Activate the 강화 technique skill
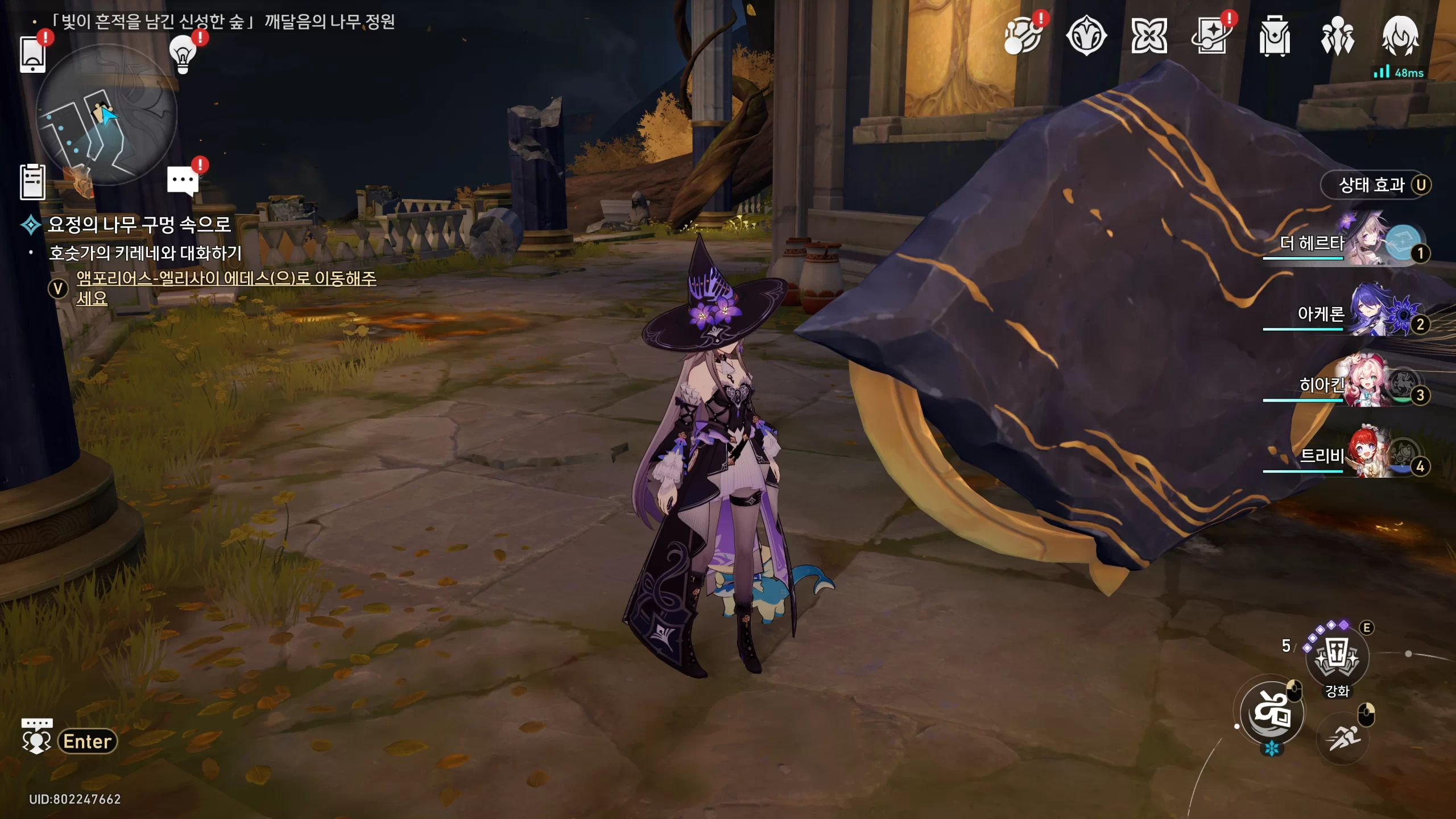This screenshot has width=1456, height=819. click(x=1337, y=657)
